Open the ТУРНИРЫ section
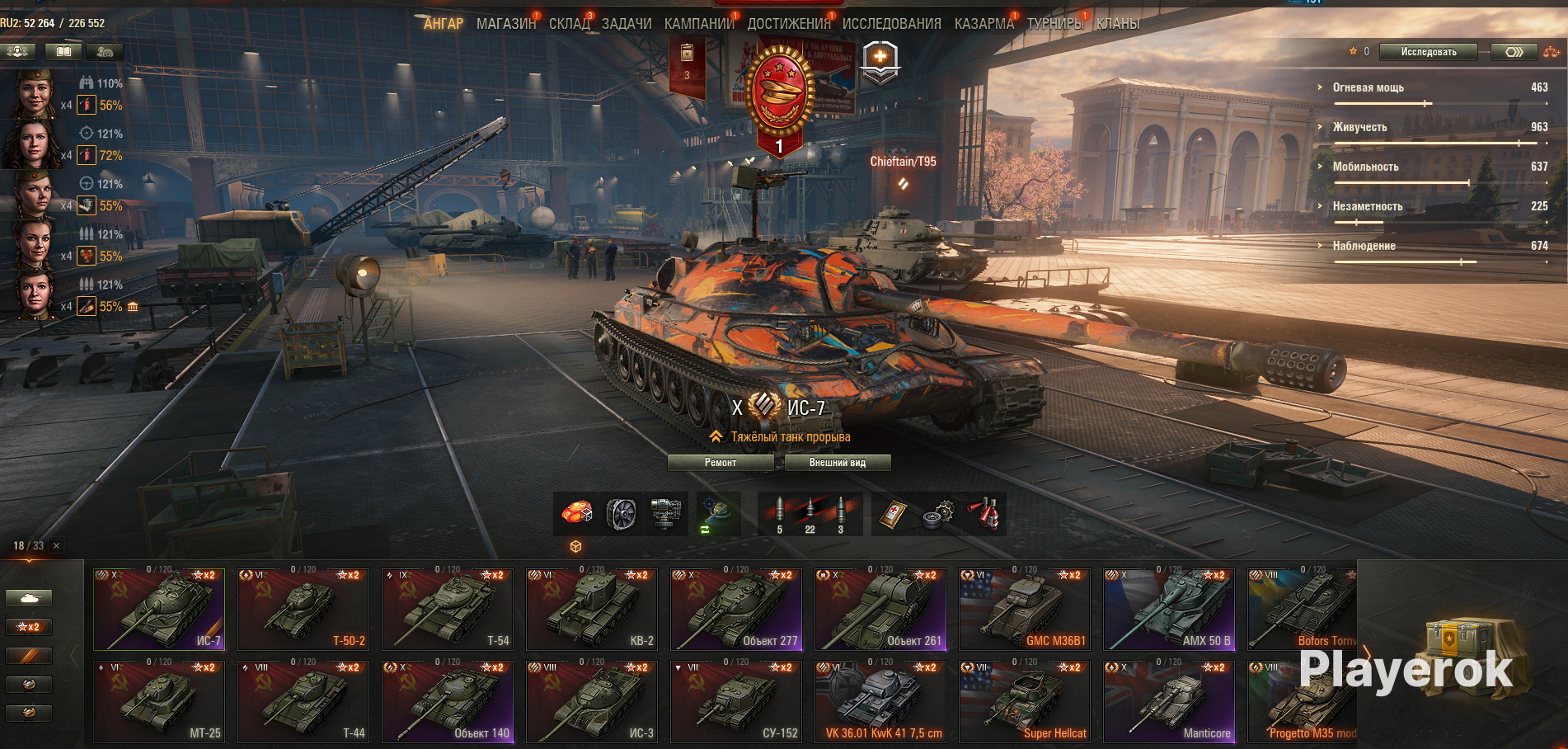 pyautogui.click(x=1054, y=24)
